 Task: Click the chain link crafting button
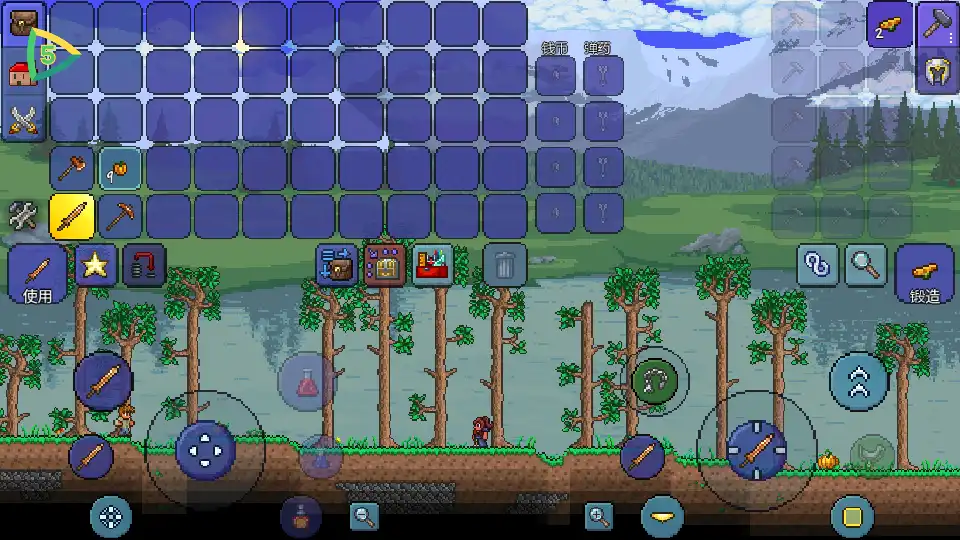point(818,265)
